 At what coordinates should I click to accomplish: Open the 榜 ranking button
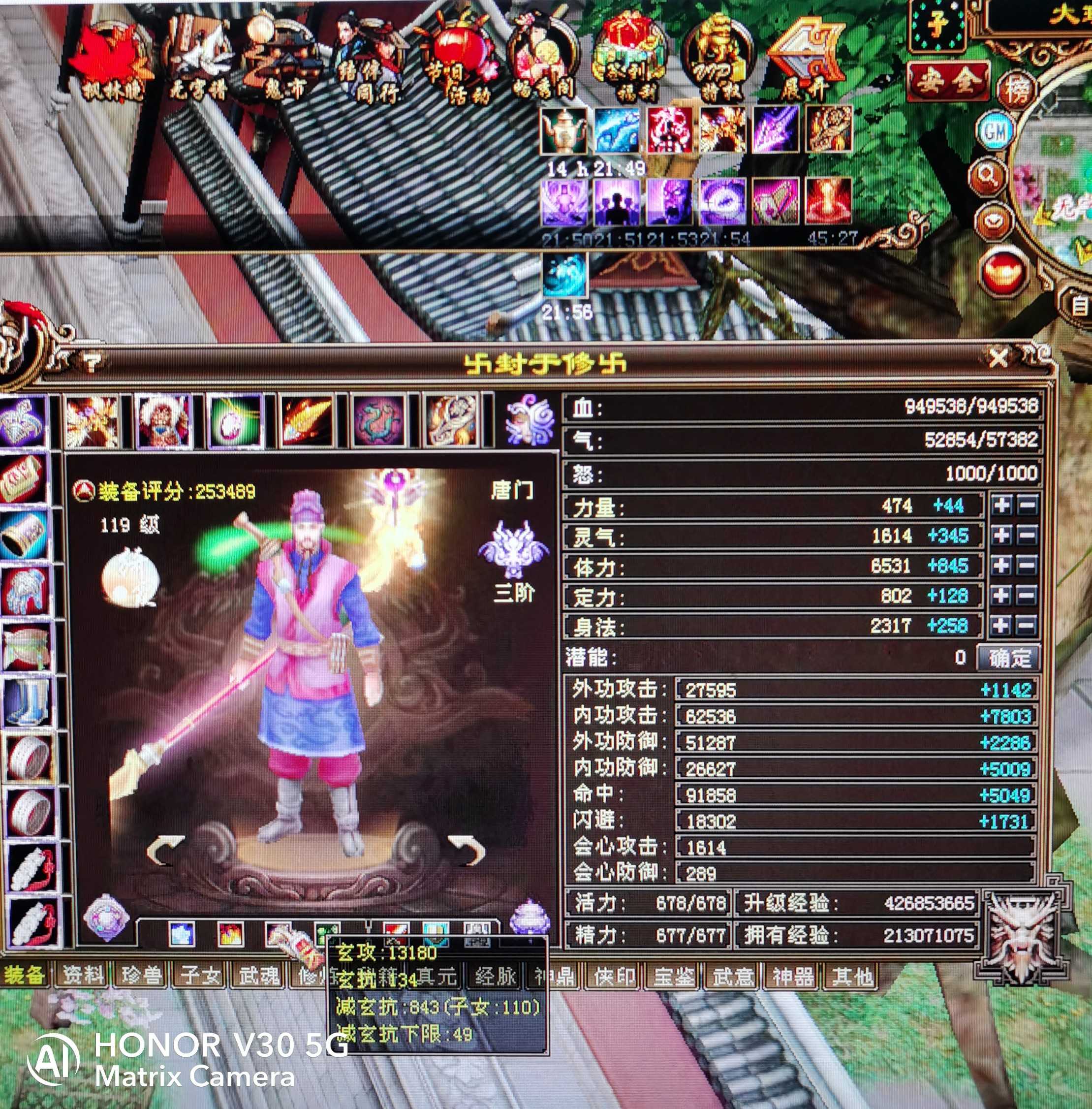(1018, 89)
